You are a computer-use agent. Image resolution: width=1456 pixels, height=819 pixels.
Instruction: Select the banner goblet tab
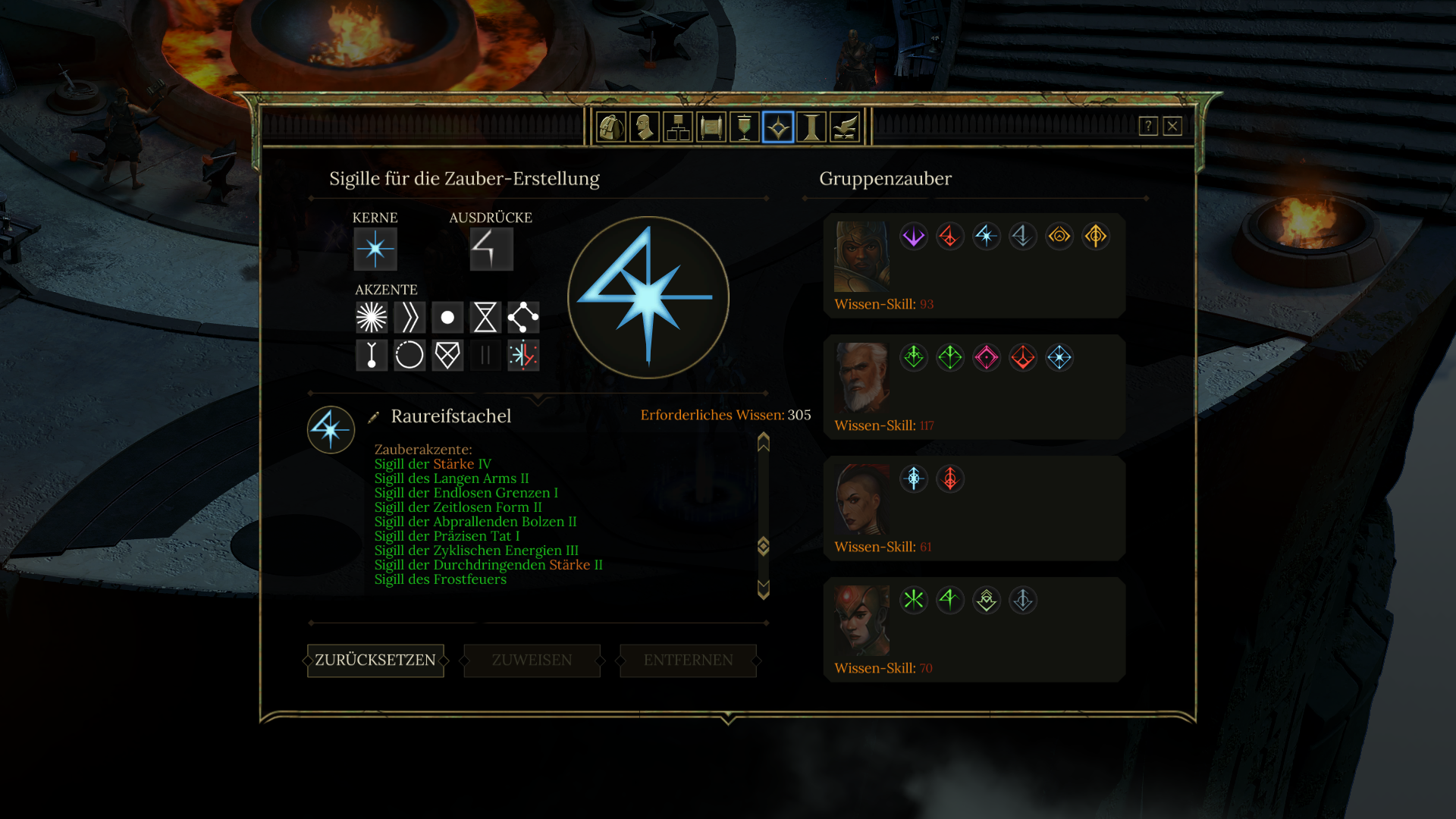745,127
